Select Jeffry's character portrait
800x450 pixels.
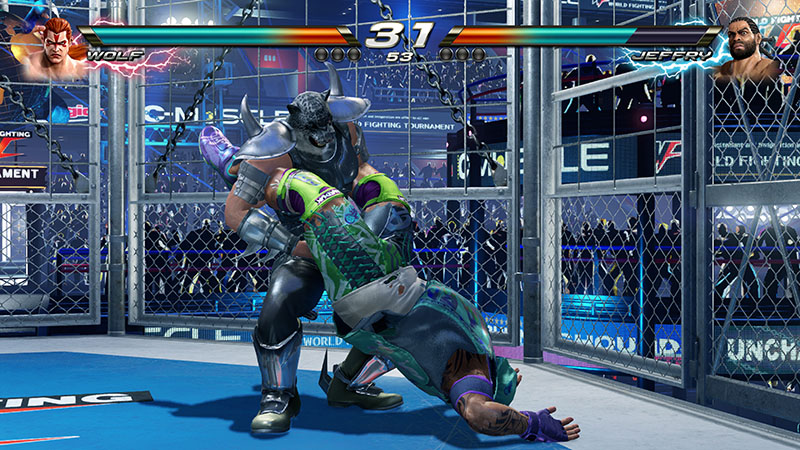point(755,48)
